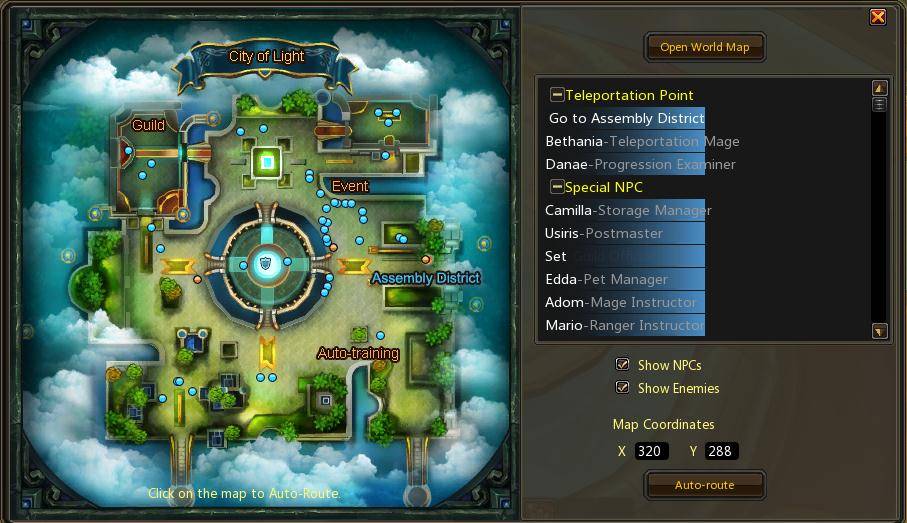Screen dimensions: 907x523
Task: Start Auto-route to the coordinates
Action: [704, 485]
